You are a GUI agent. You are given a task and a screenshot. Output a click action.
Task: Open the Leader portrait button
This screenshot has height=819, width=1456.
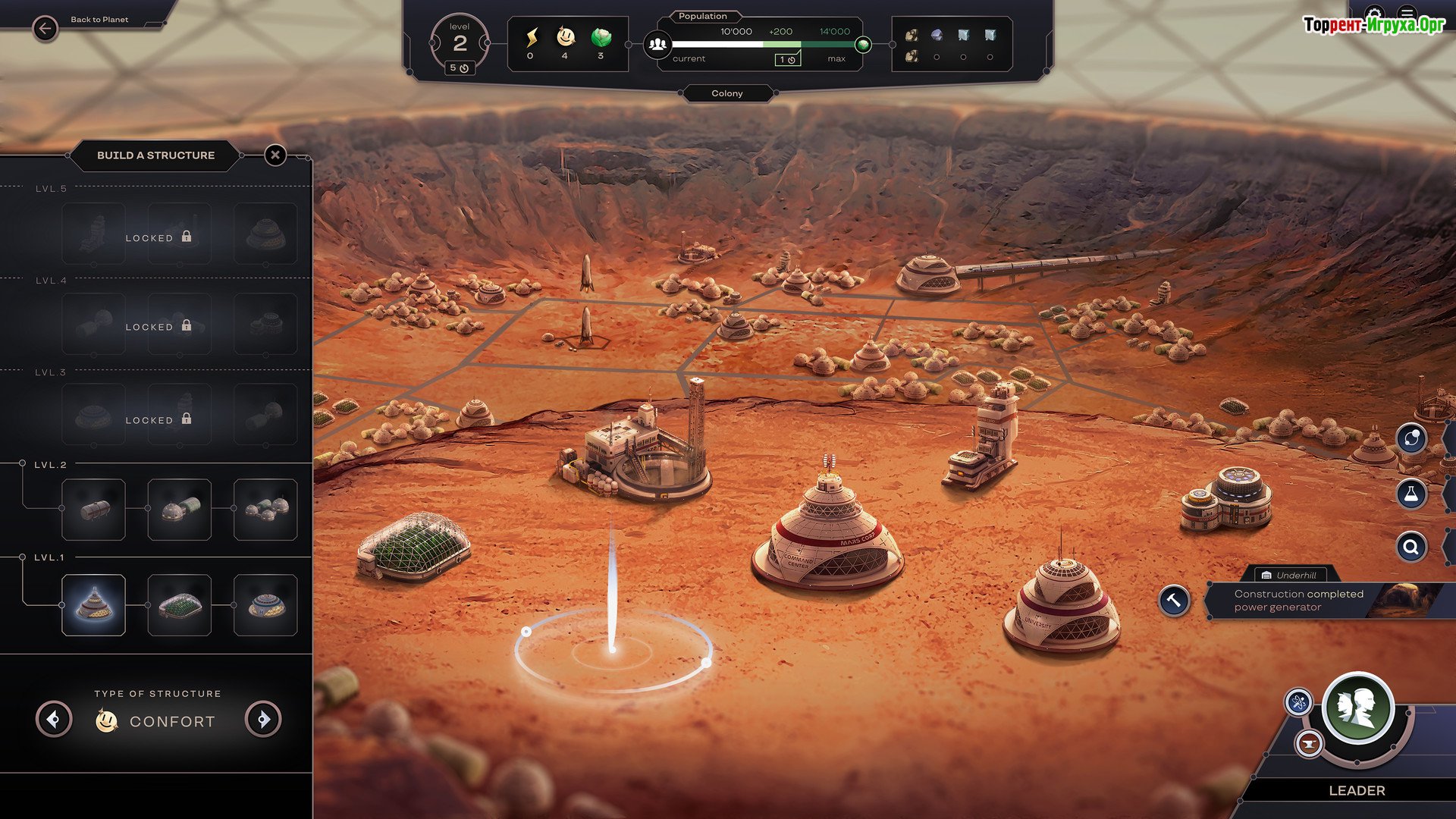coord(1357,708)
